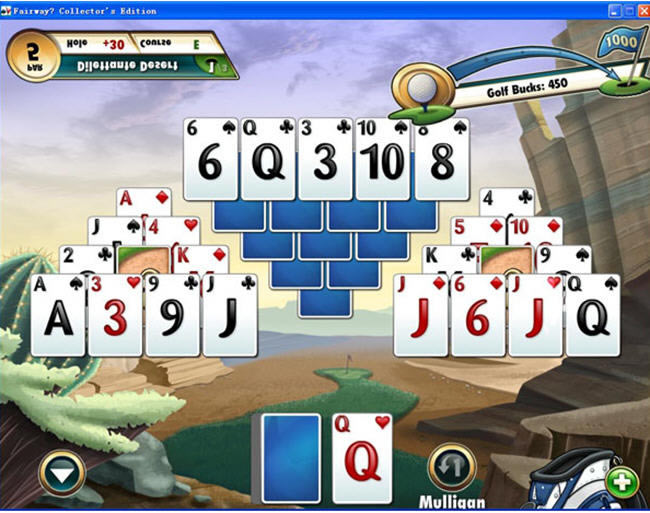Pick the 6 of diamonds card
650x513 pixels.
click(x=477, y=316)
